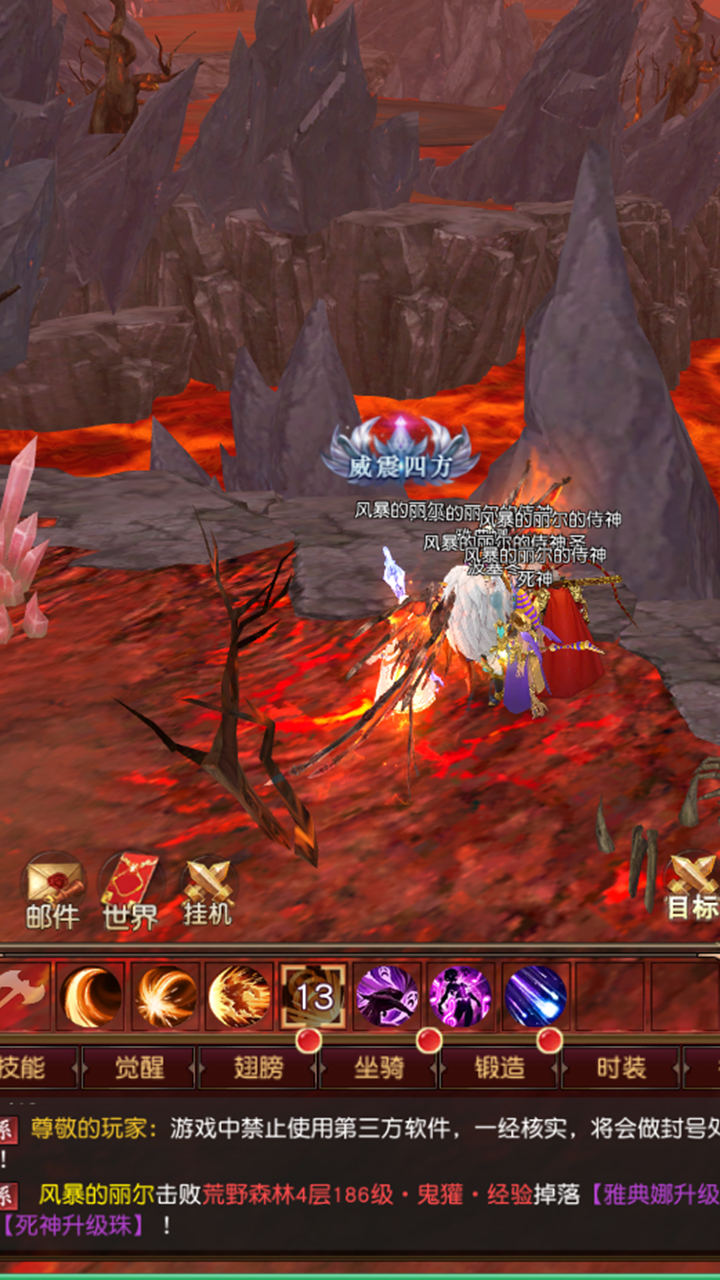Open the Awakening (觉醒) menu
Image resolution: width=720 pixels, height=1280 pixels.
139,1067
